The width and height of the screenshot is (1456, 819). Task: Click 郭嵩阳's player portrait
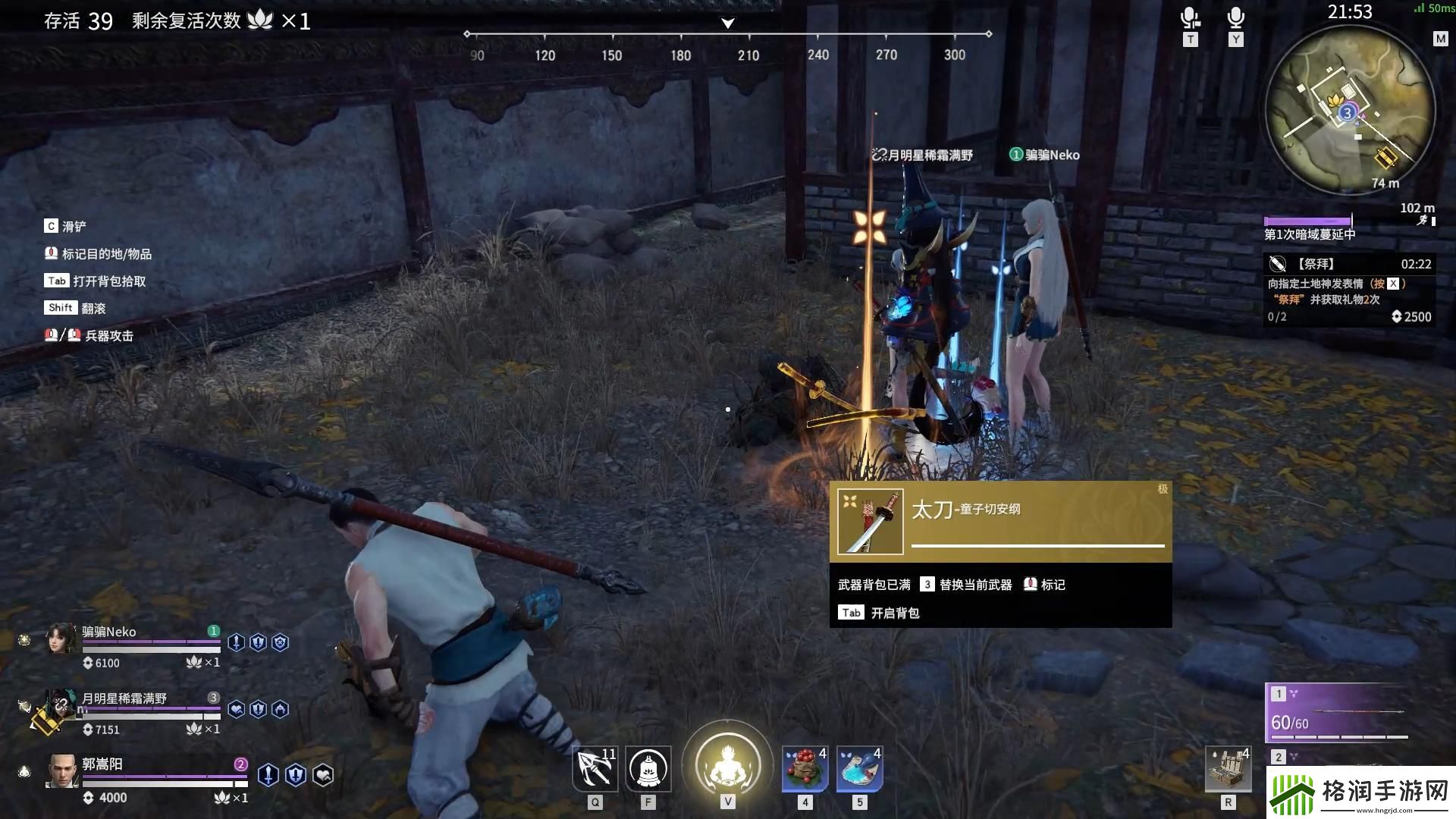62,771
